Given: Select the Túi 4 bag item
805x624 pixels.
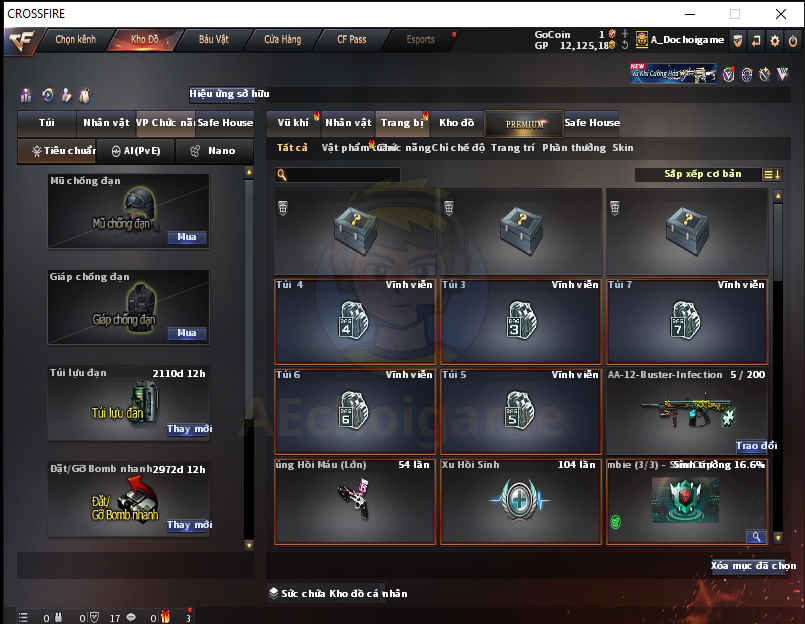Looking at the screenshot, I should click(355, 322).
